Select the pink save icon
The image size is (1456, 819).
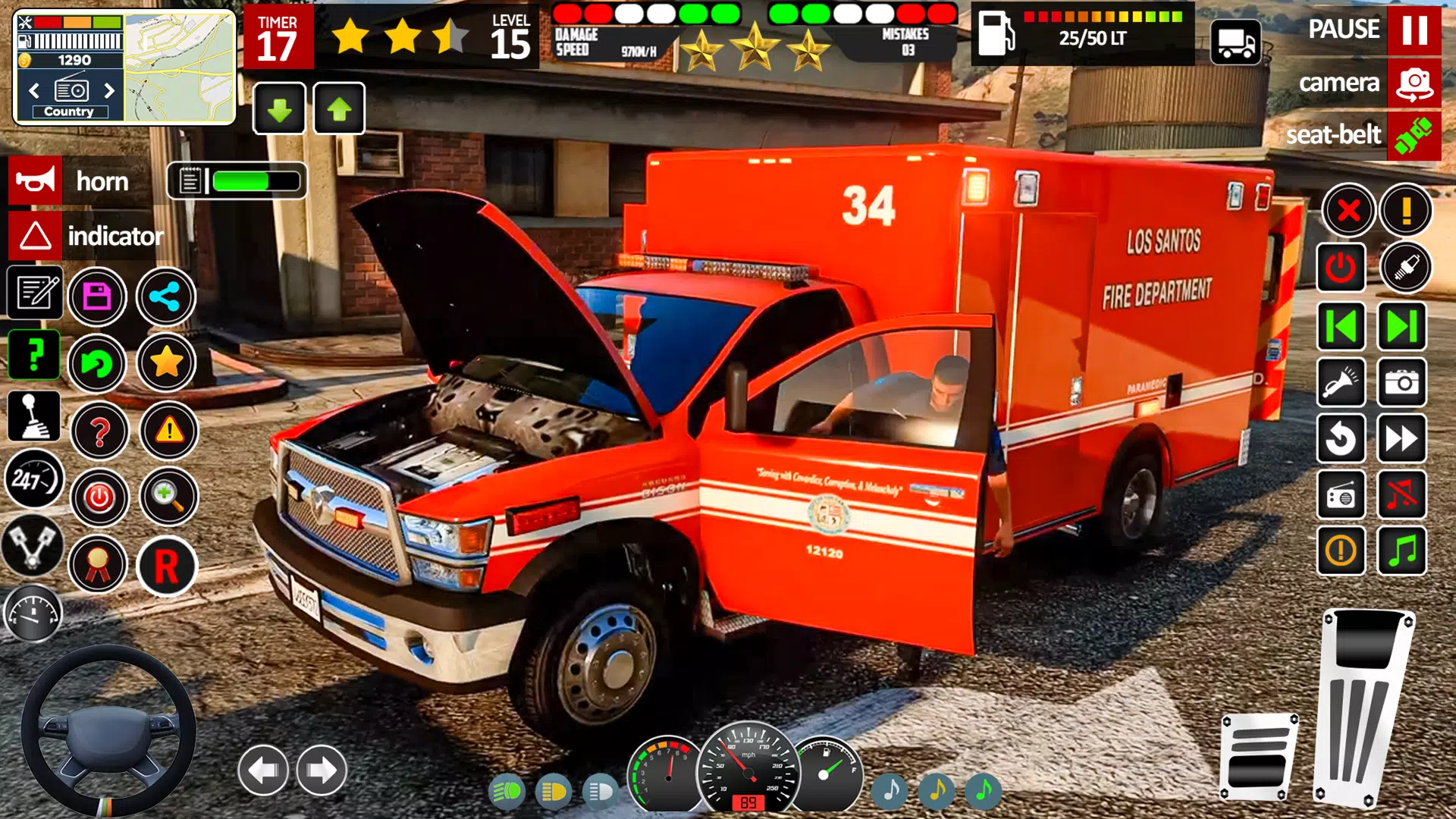tap(97, 297)
